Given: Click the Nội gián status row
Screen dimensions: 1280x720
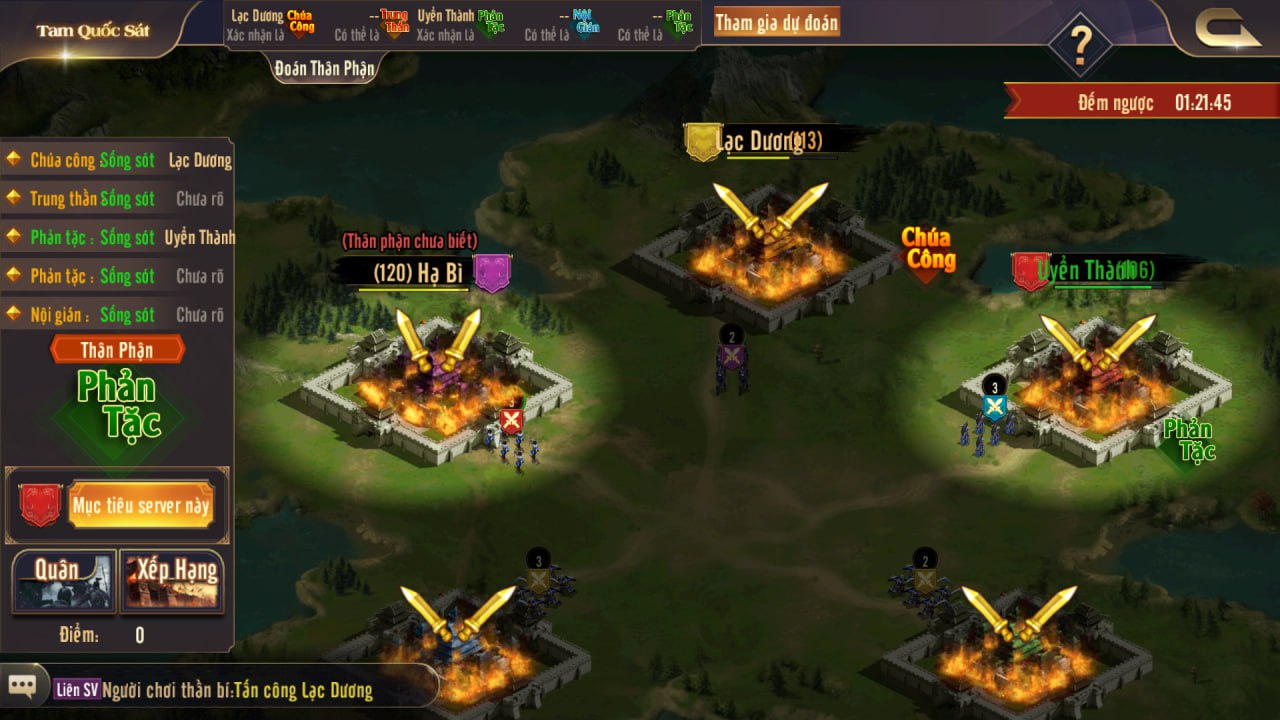Looking at the screenshot, I should pos(118,315).
